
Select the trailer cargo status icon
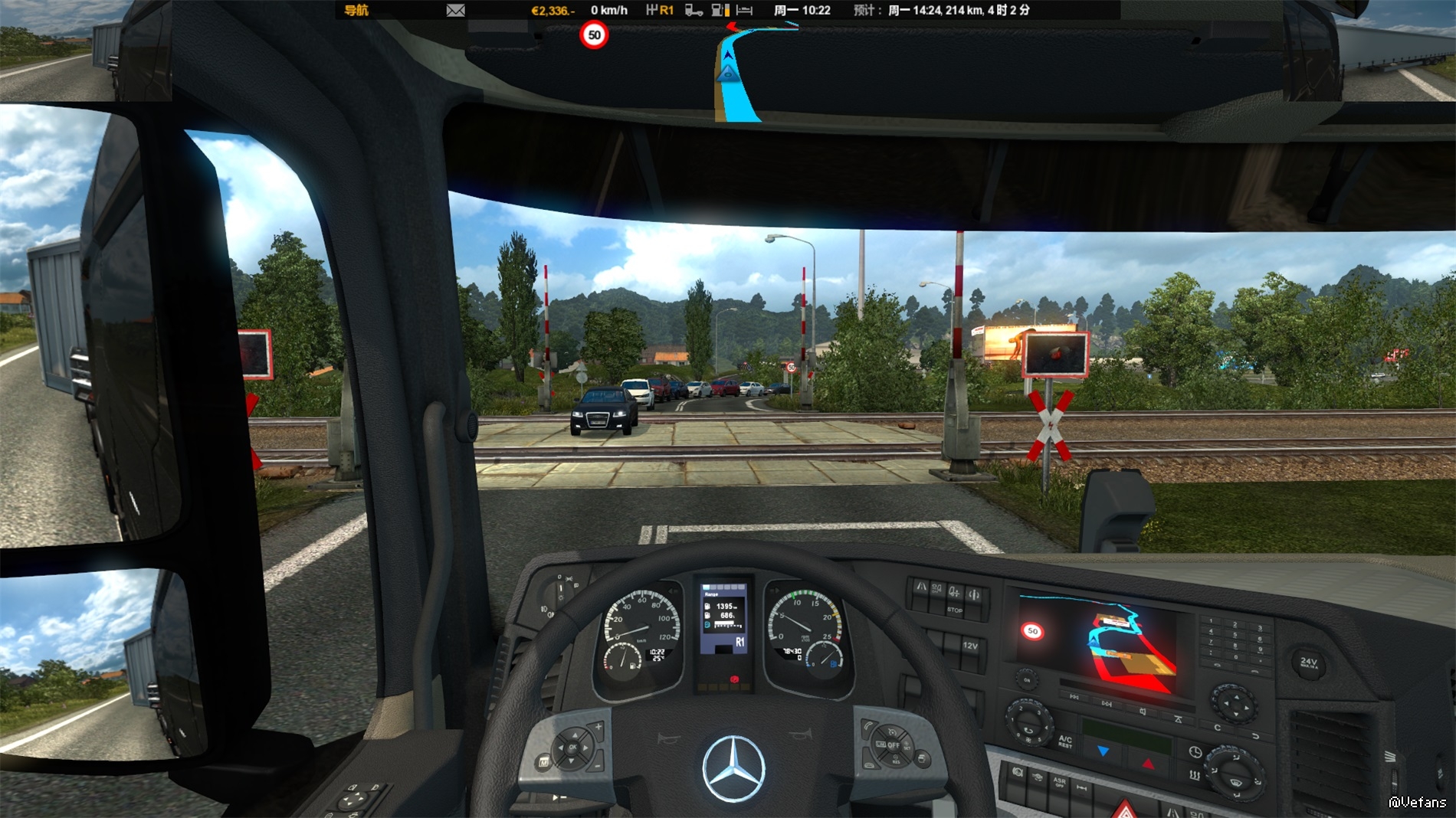[694, 10]
